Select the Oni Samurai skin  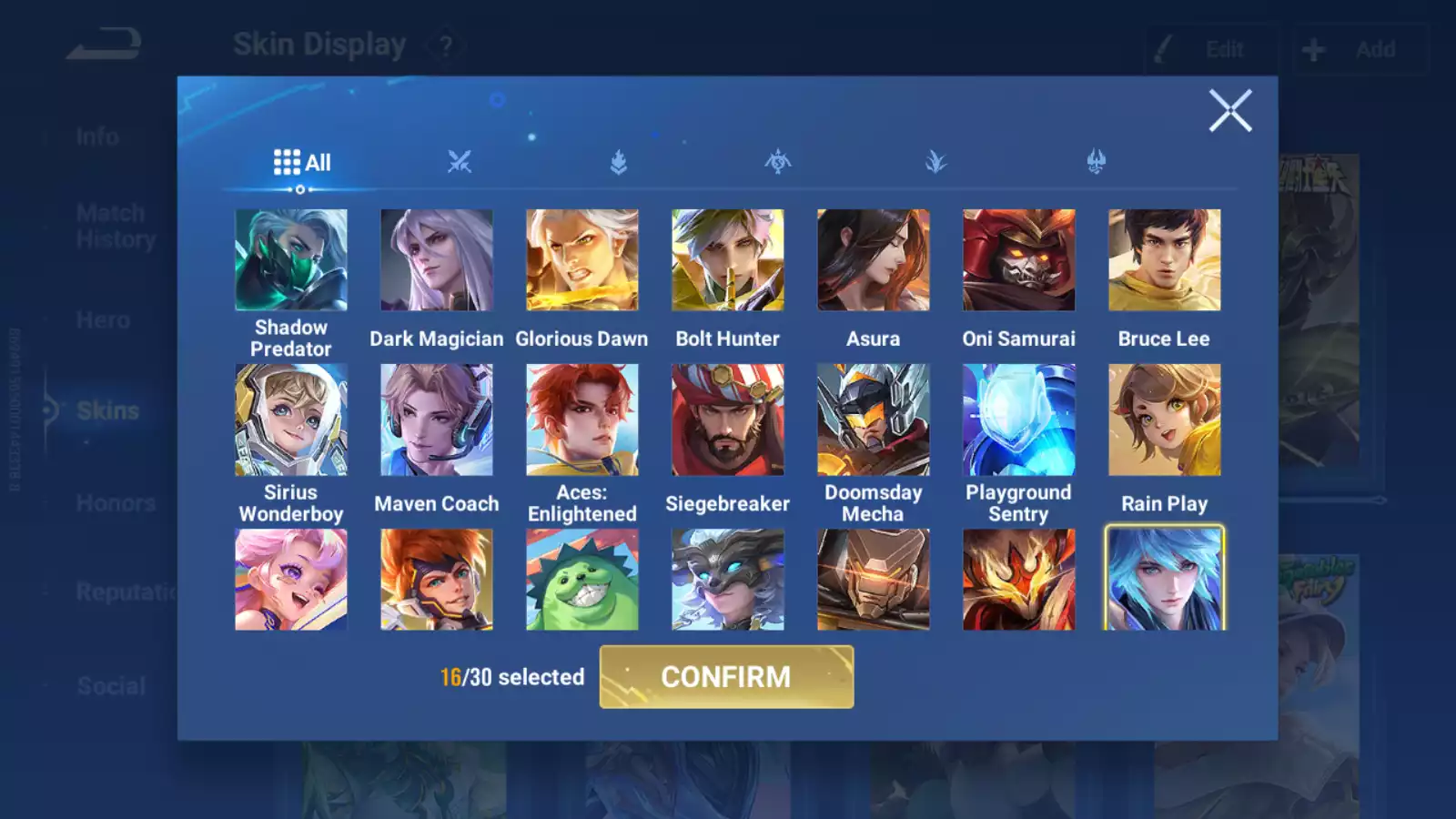(1019, 260)
